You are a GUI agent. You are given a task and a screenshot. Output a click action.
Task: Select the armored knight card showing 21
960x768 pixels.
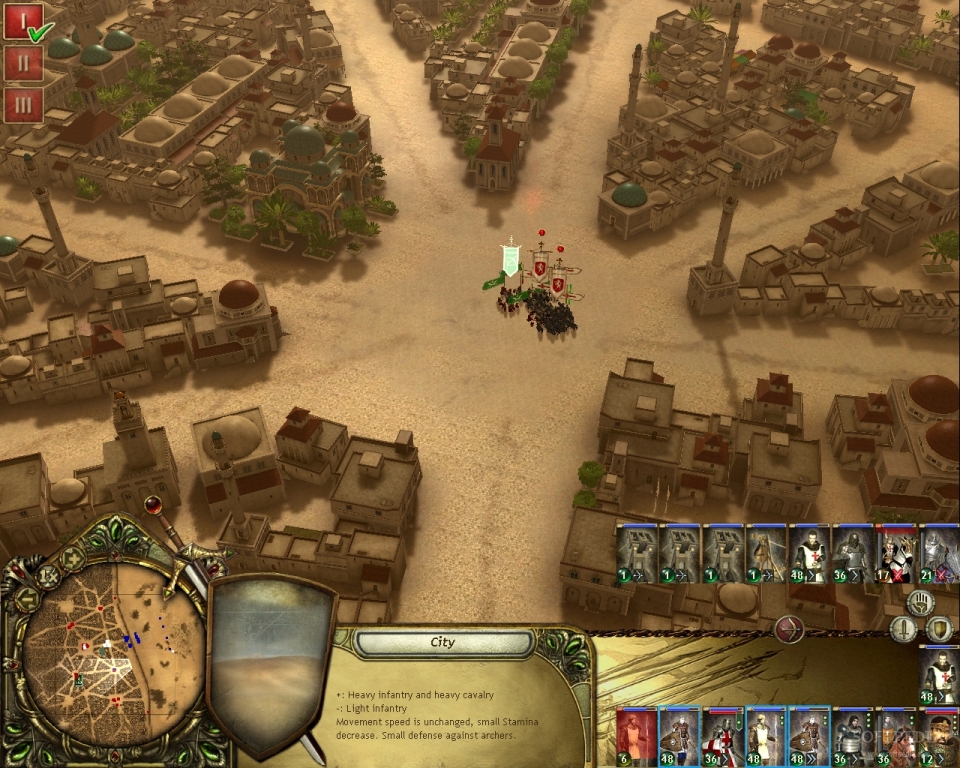939,554
